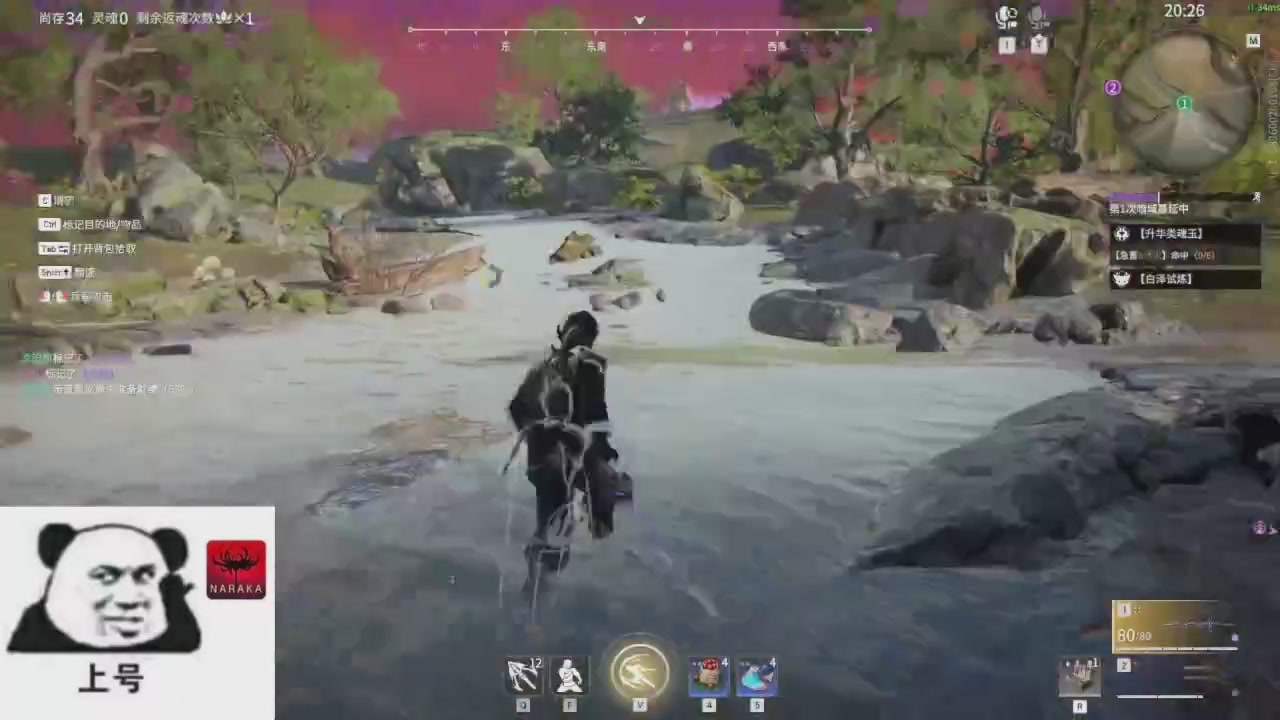Use the item in hotbar slot 4
Screen dimensions: 1280x720
tap(708, 675)
